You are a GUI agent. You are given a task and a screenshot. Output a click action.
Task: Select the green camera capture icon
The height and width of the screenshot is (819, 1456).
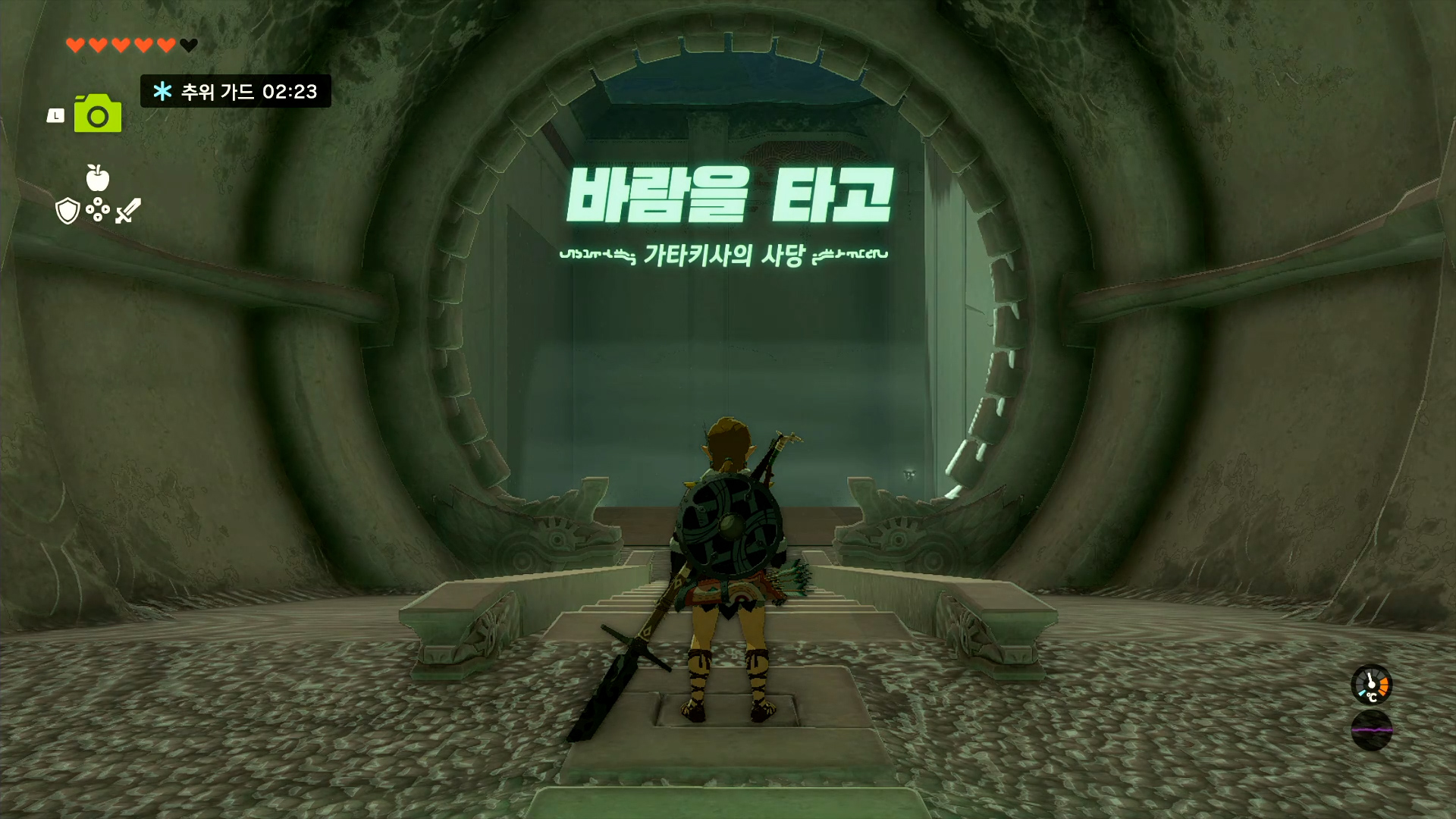pos(96,113)
